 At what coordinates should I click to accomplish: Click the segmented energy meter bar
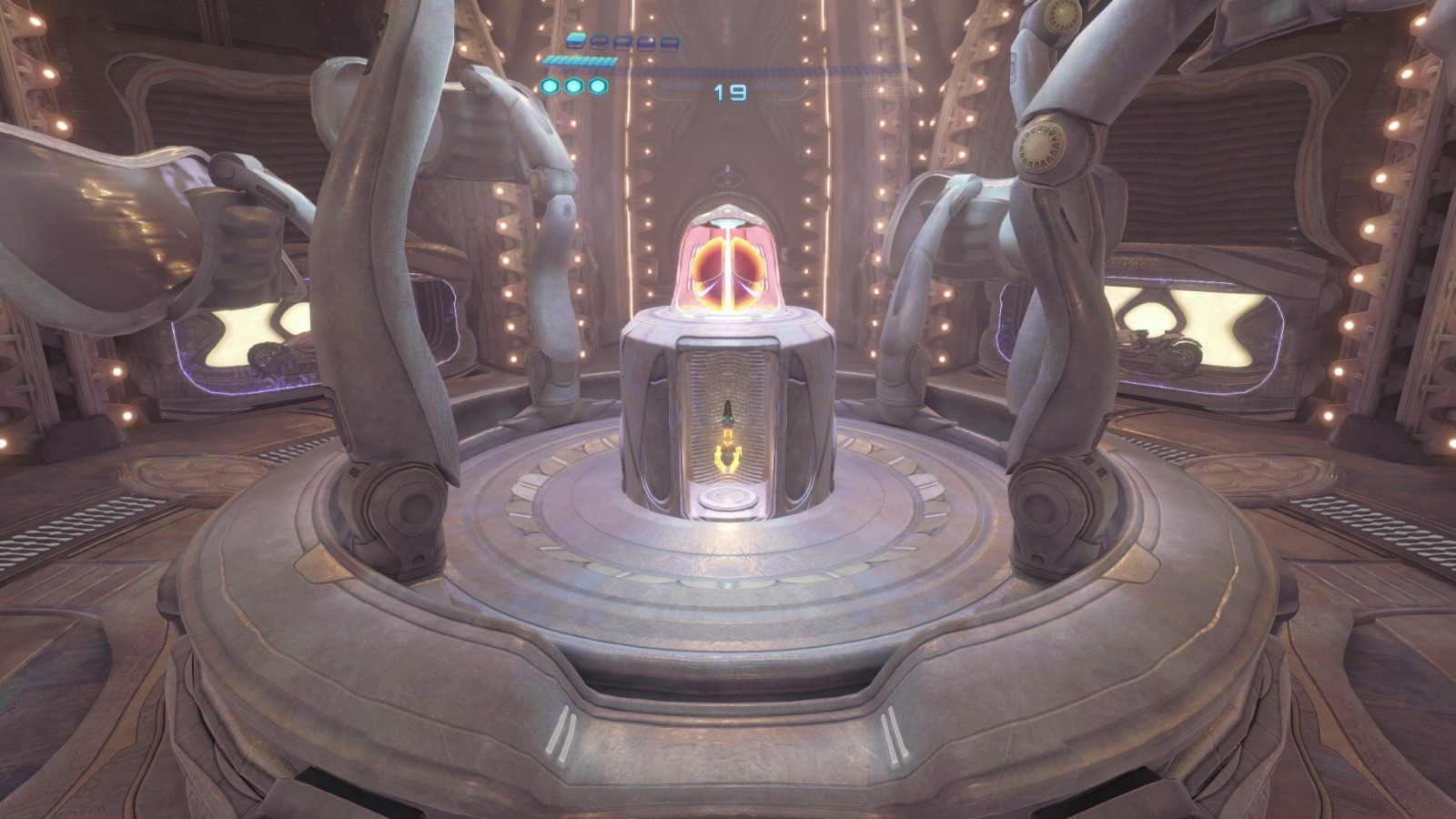[x=581, y=62]
